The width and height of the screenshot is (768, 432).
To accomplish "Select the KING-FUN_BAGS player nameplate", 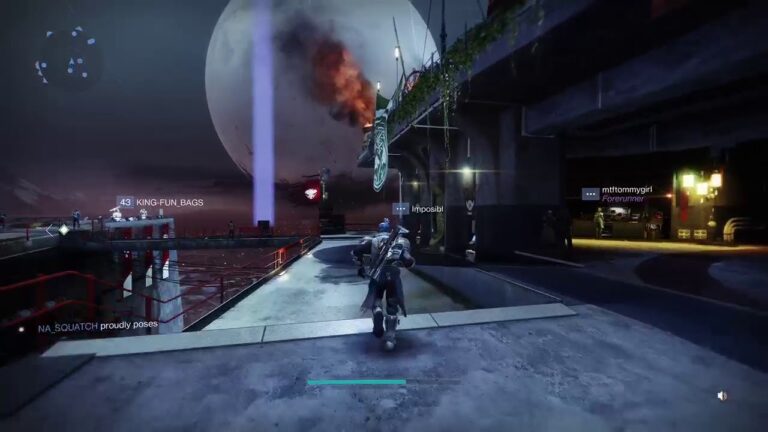I will coord(160,202).
